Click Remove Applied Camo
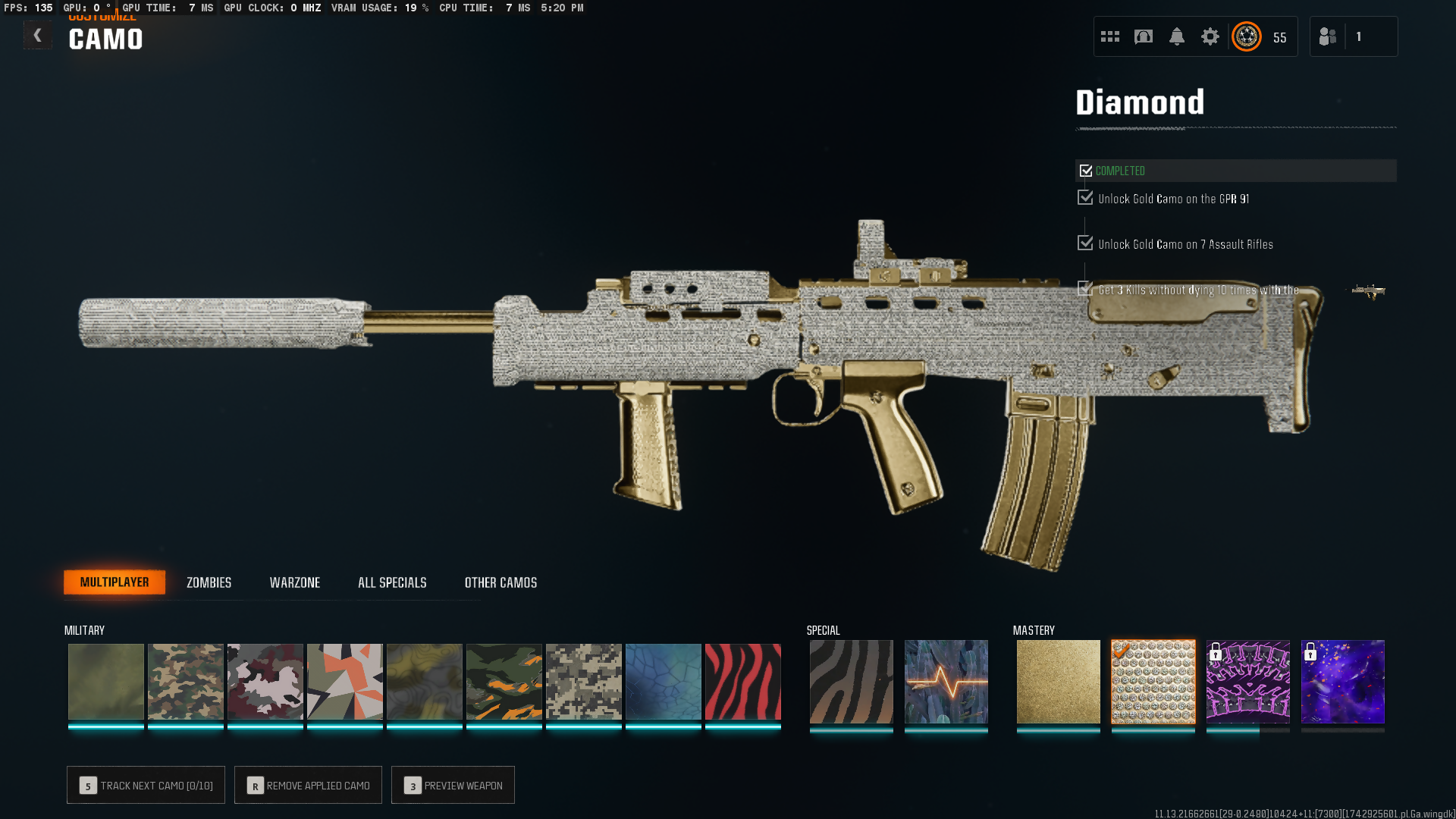1456x819 pixels. coord(308,785)
